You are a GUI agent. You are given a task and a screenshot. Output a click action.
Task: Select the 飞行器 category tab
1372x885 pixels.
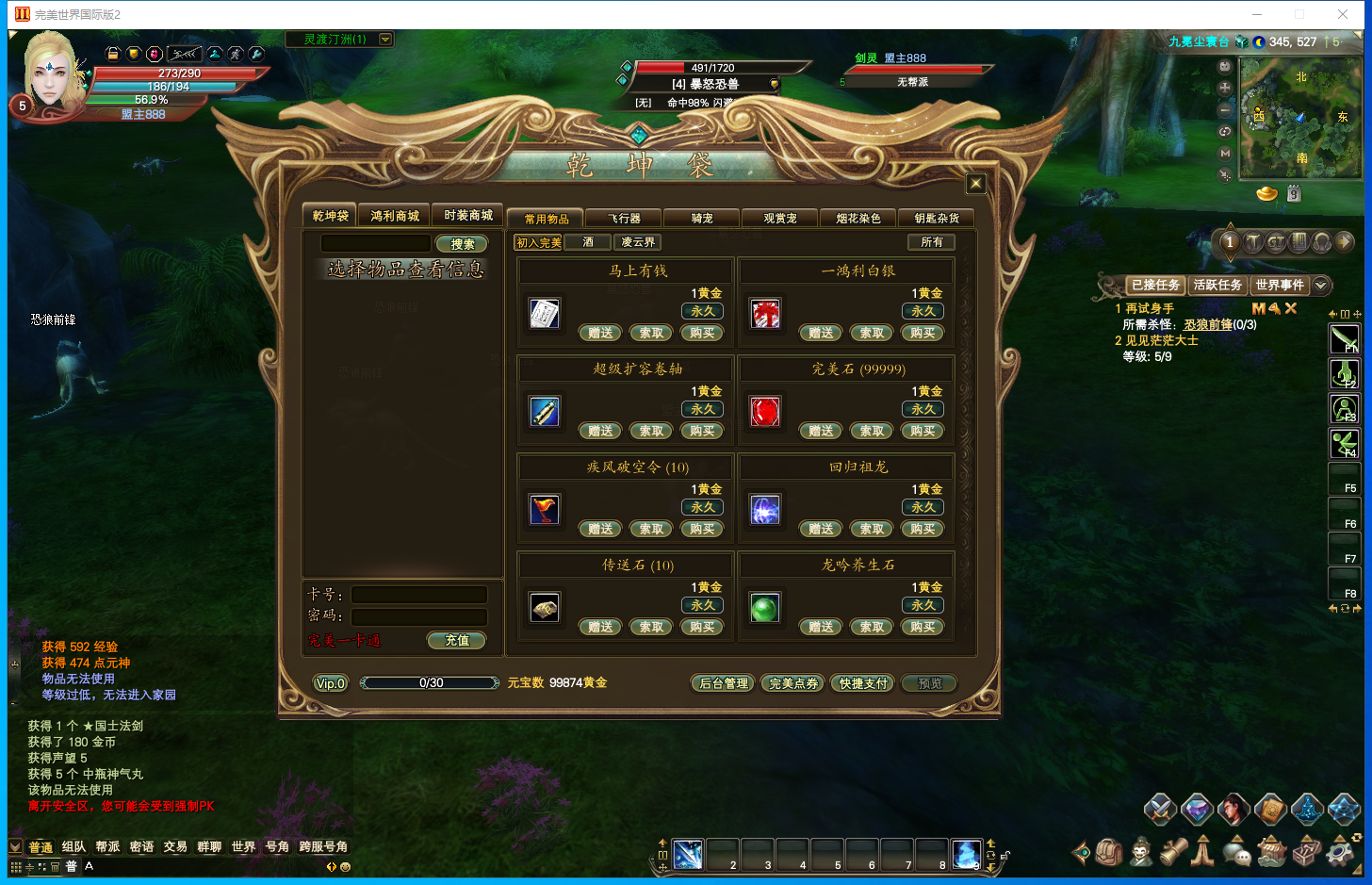coord(624,219)
